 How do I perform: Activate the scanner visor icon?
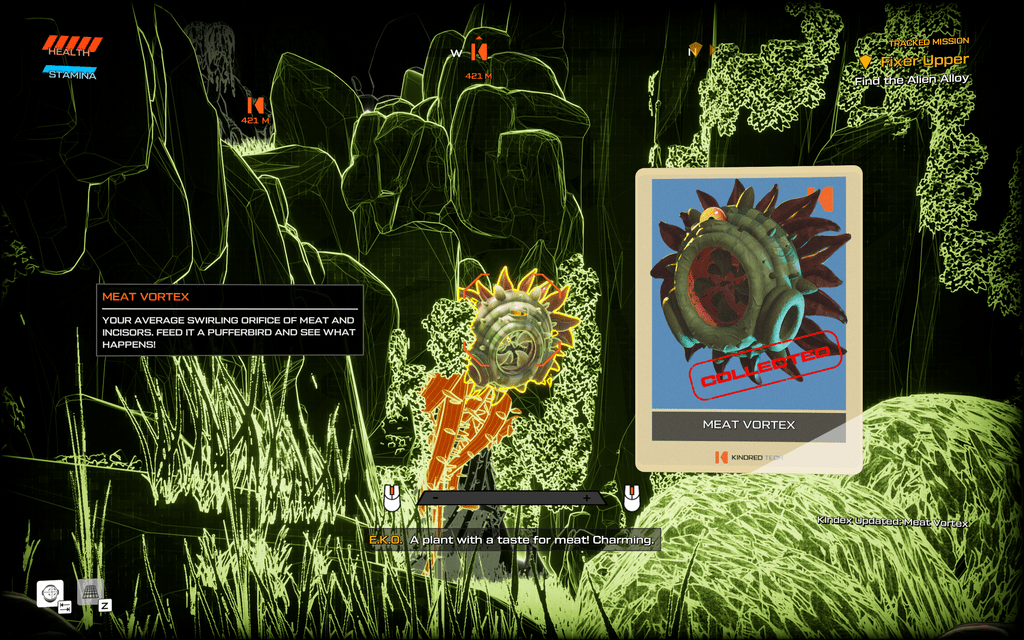pyautogui.click(x=50, y=593)
